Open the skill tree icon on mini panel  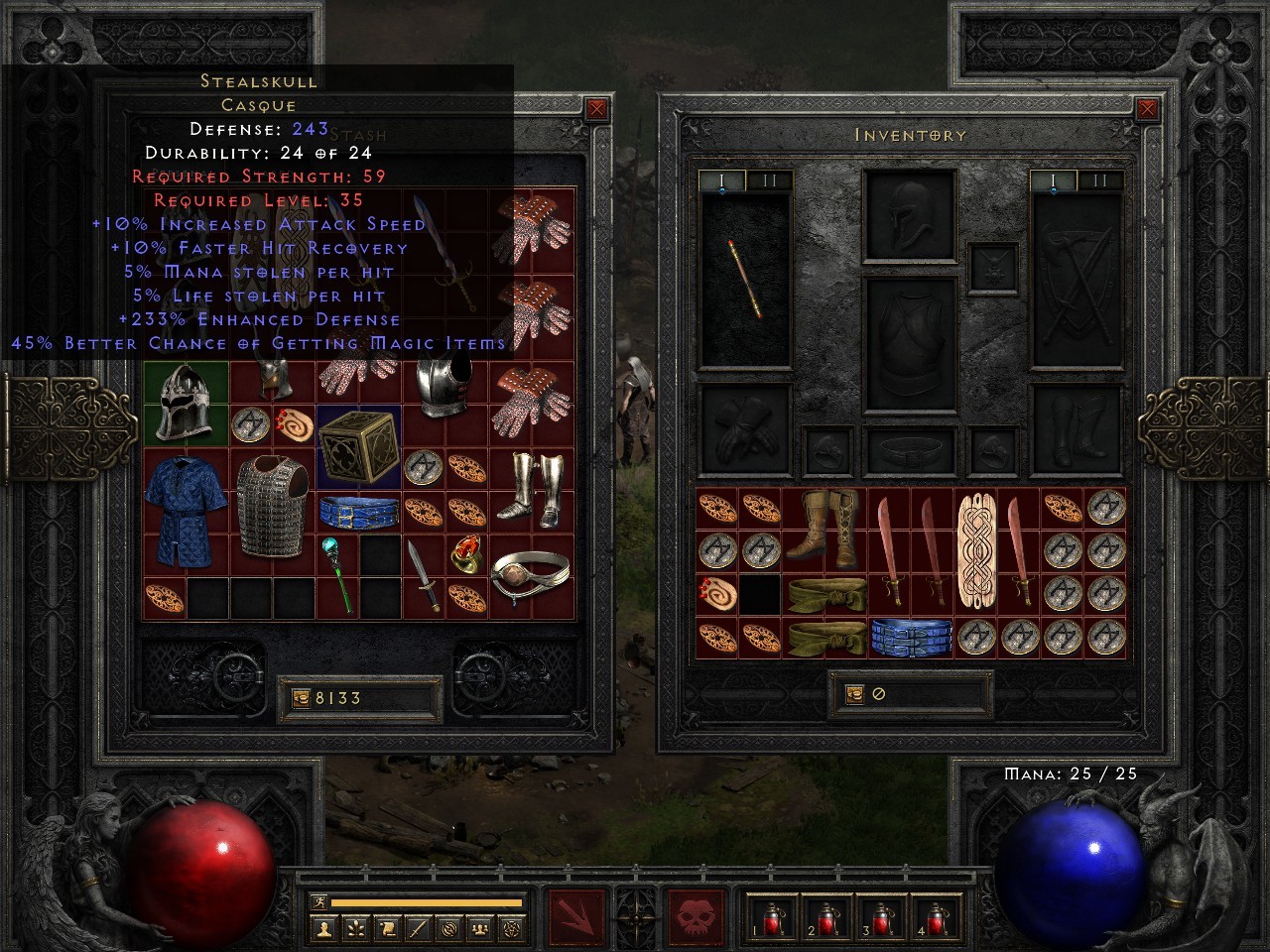355,928
